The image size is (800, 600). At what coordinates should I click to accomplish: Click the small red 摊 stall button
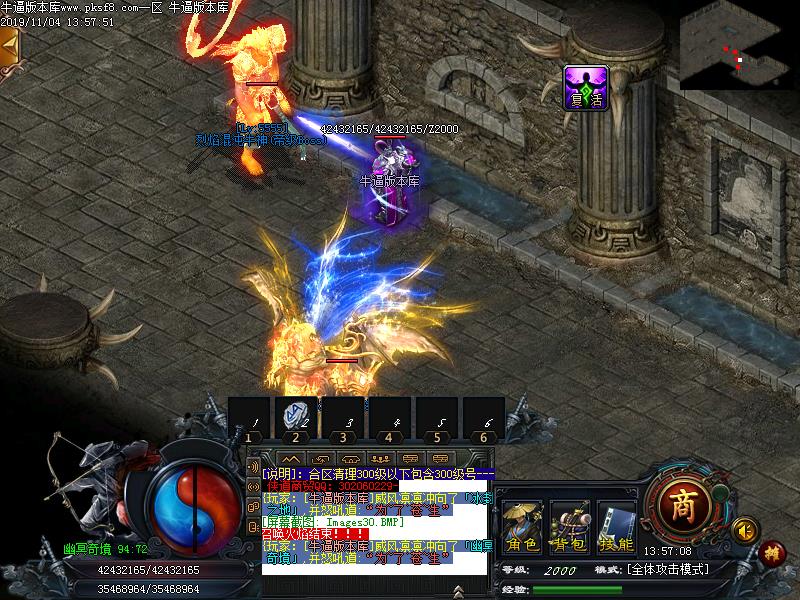[x=770, y=551]
